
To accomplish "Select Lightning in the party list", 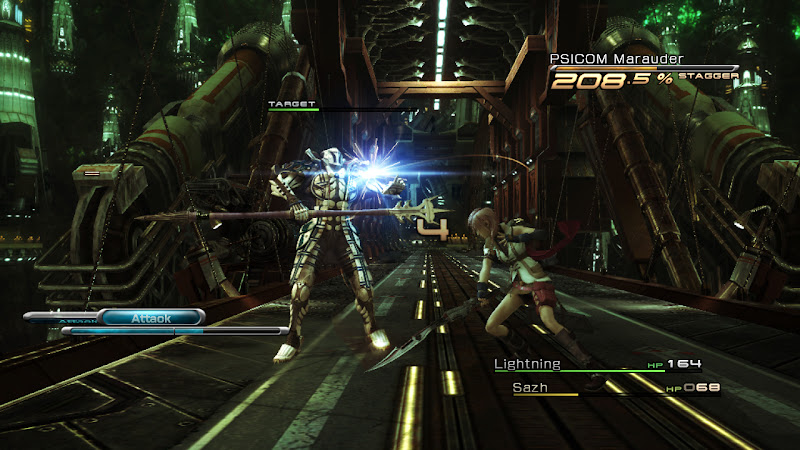I will (528, 364).
